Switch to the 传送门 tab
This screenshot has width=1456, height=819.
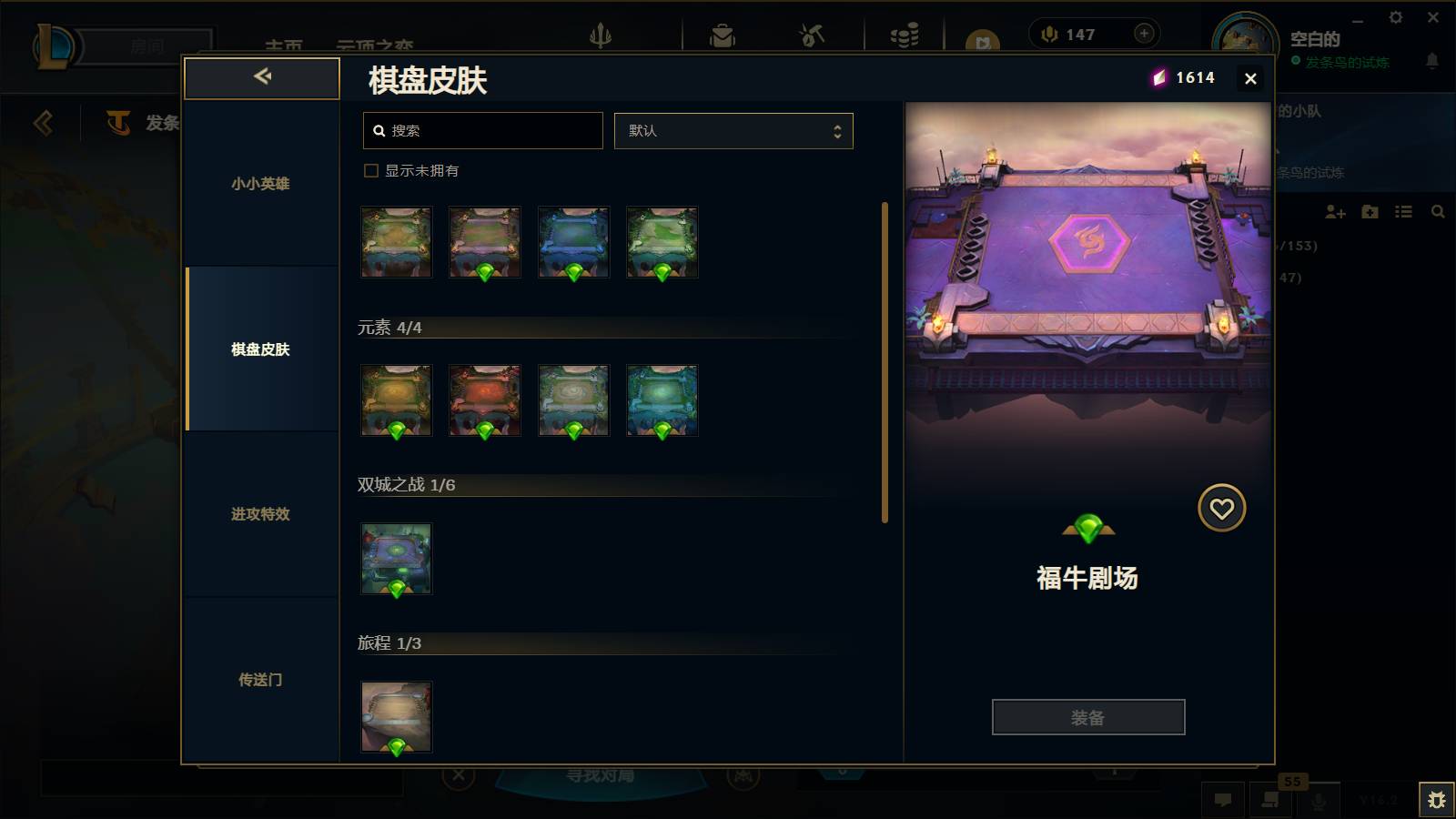pyautogui.click(x=260, y=680)
